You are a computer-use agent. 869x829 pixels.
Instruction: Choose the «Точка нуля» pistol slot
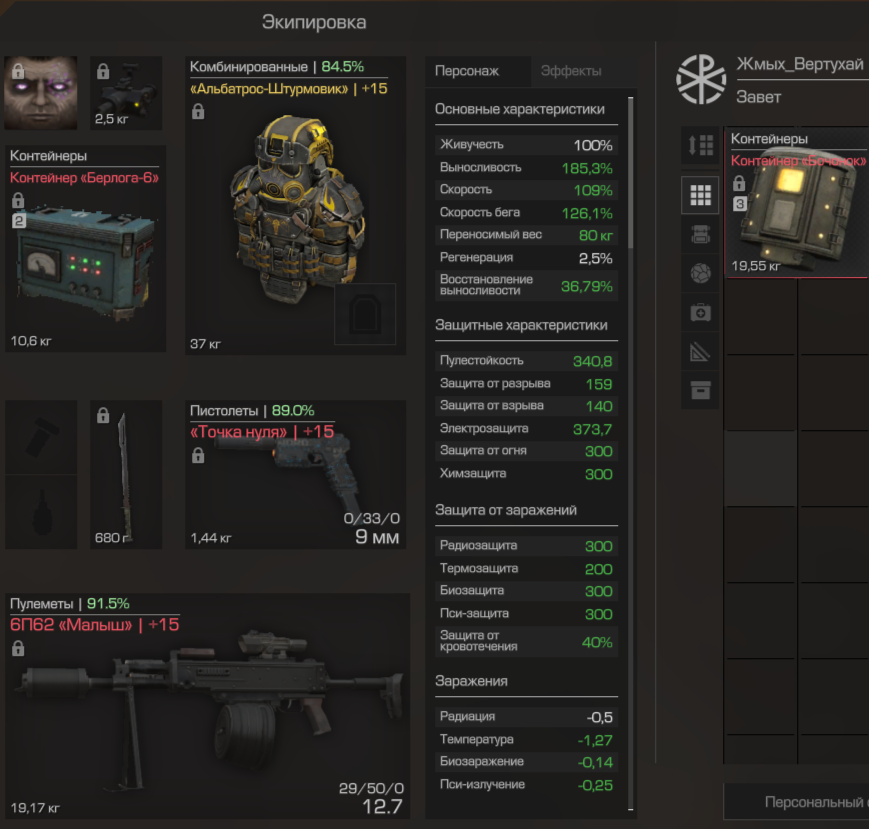pos(296,475)
